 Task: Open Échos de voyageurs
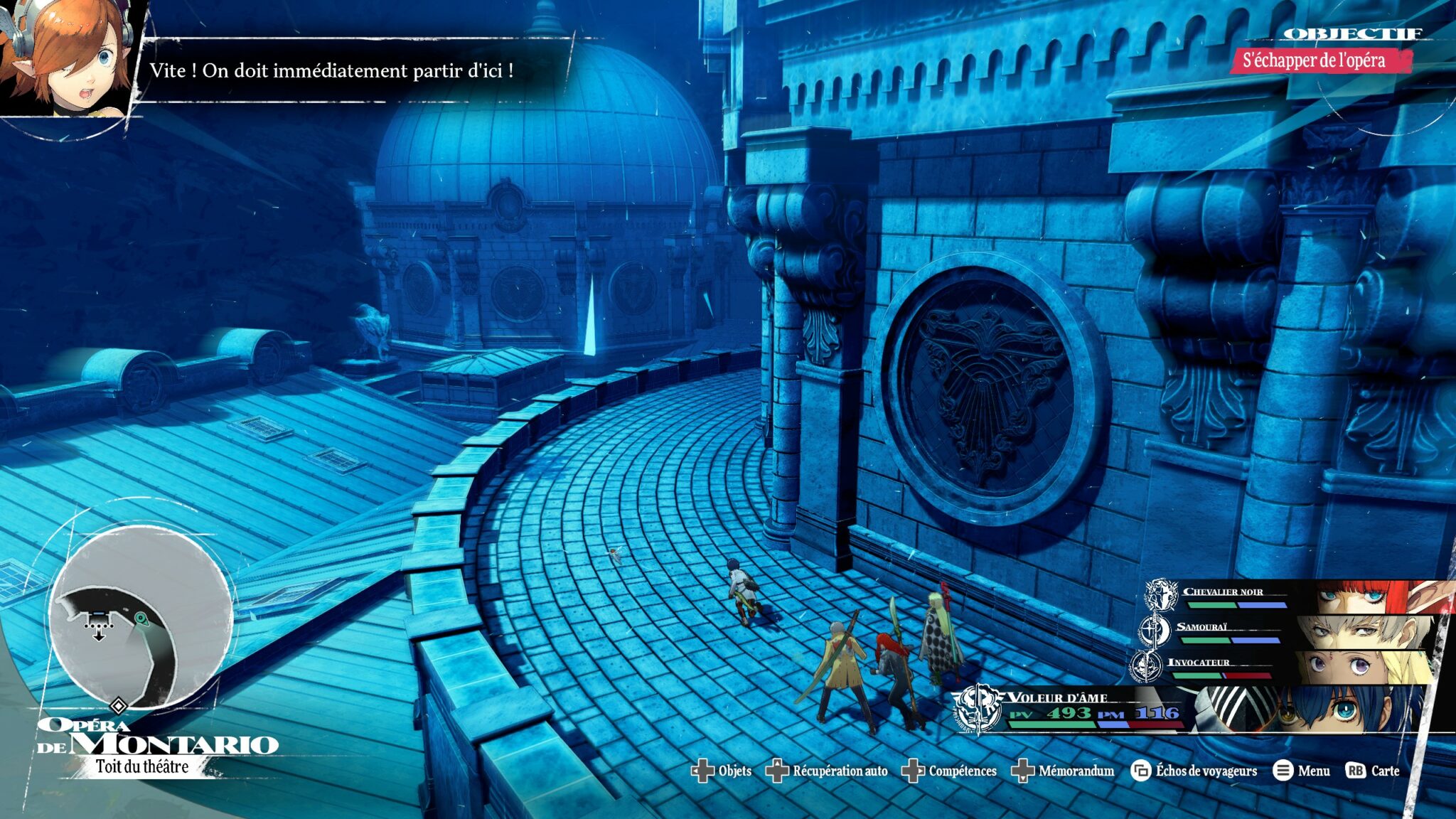tap(1194, 771)
